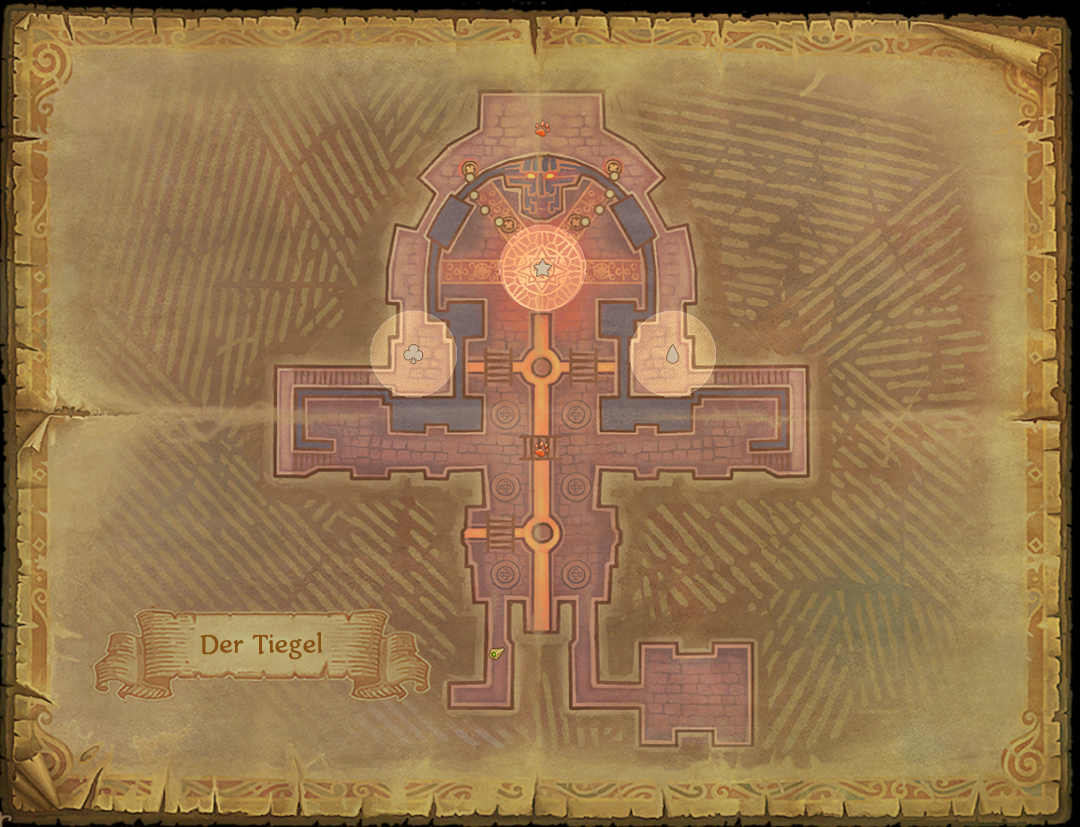1080x827 pixels.
Task: Select the paw print on the barred gate
Action: [541, 447]
